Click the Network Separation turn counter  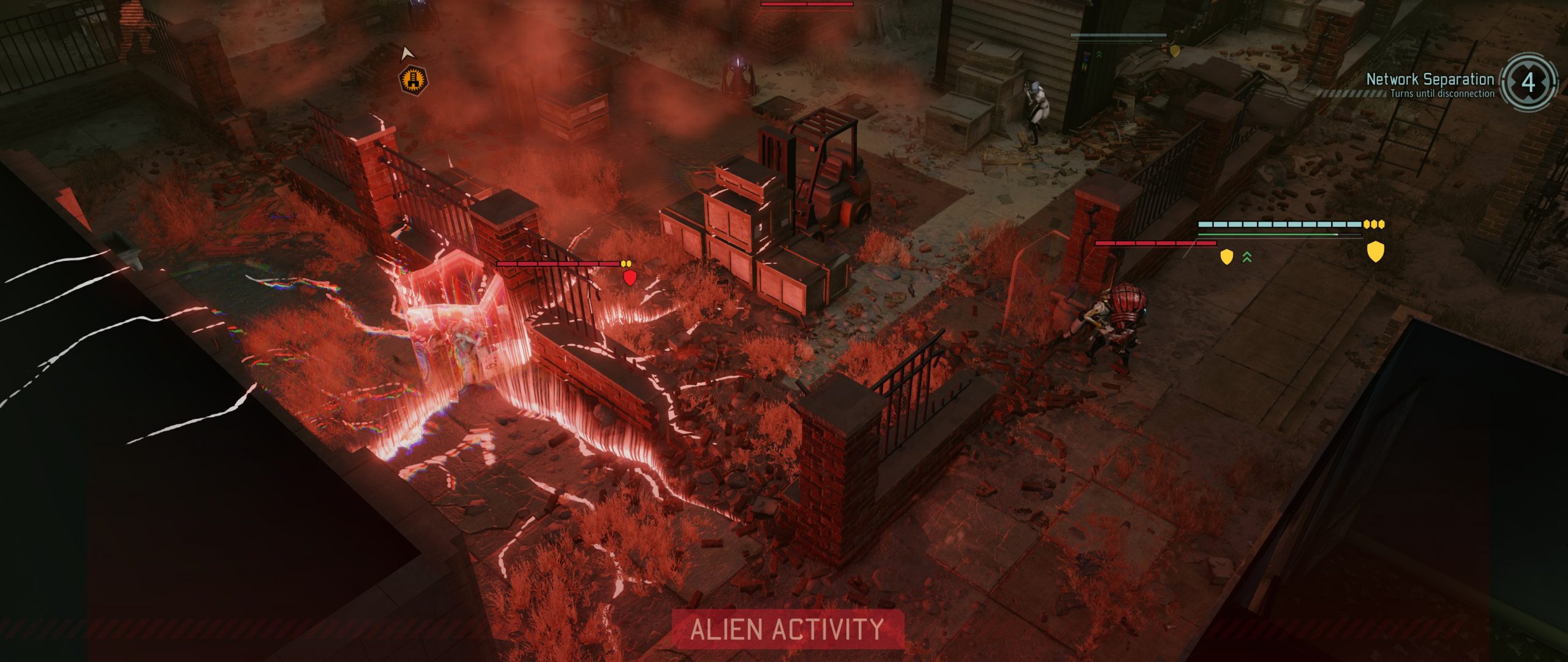click(1528, 83)
